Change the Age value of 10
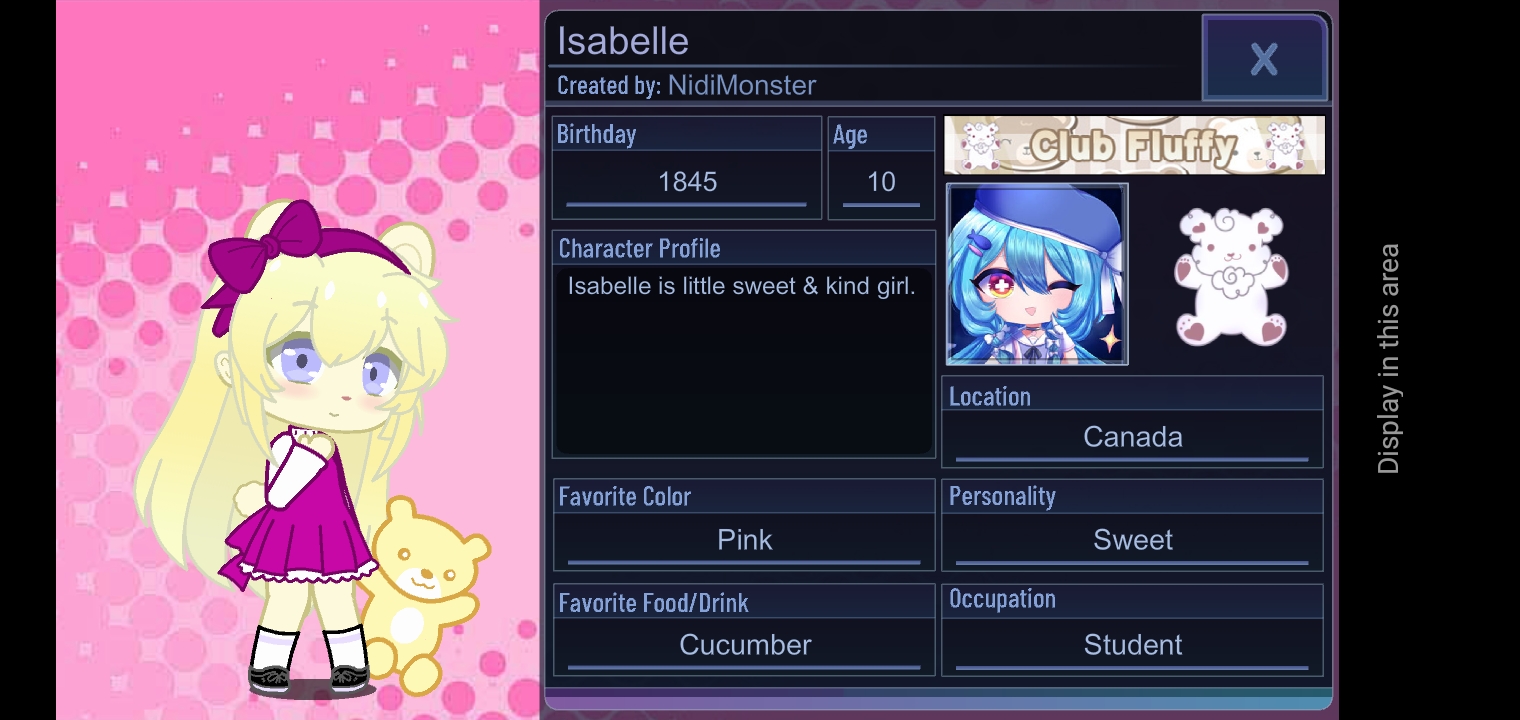 [878, 182]
